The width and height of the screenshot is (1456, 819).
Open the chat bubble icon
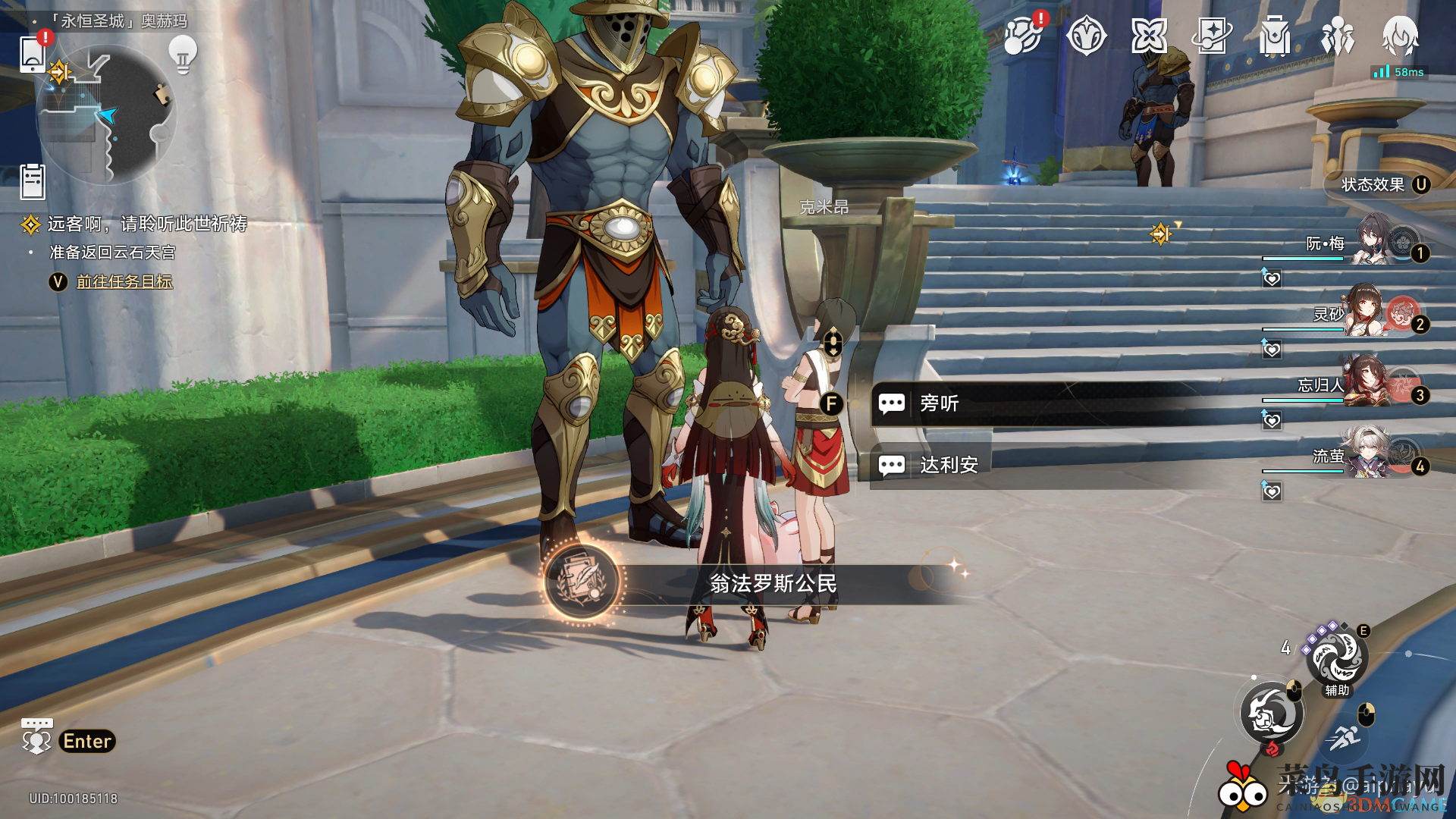point(36,736)
